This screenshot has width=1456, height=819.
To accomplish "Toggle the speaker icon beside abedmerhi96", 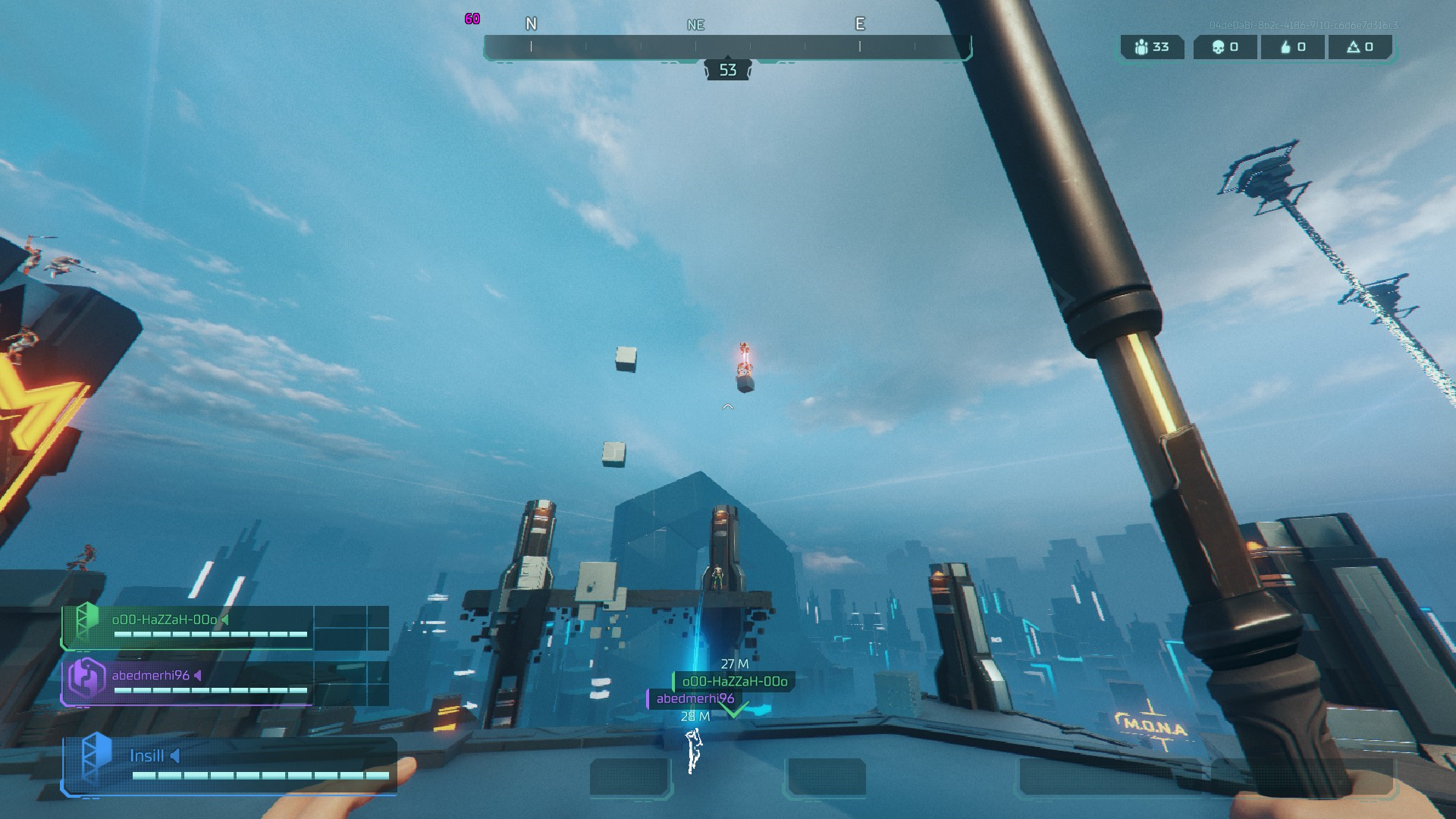I will 198,675.
